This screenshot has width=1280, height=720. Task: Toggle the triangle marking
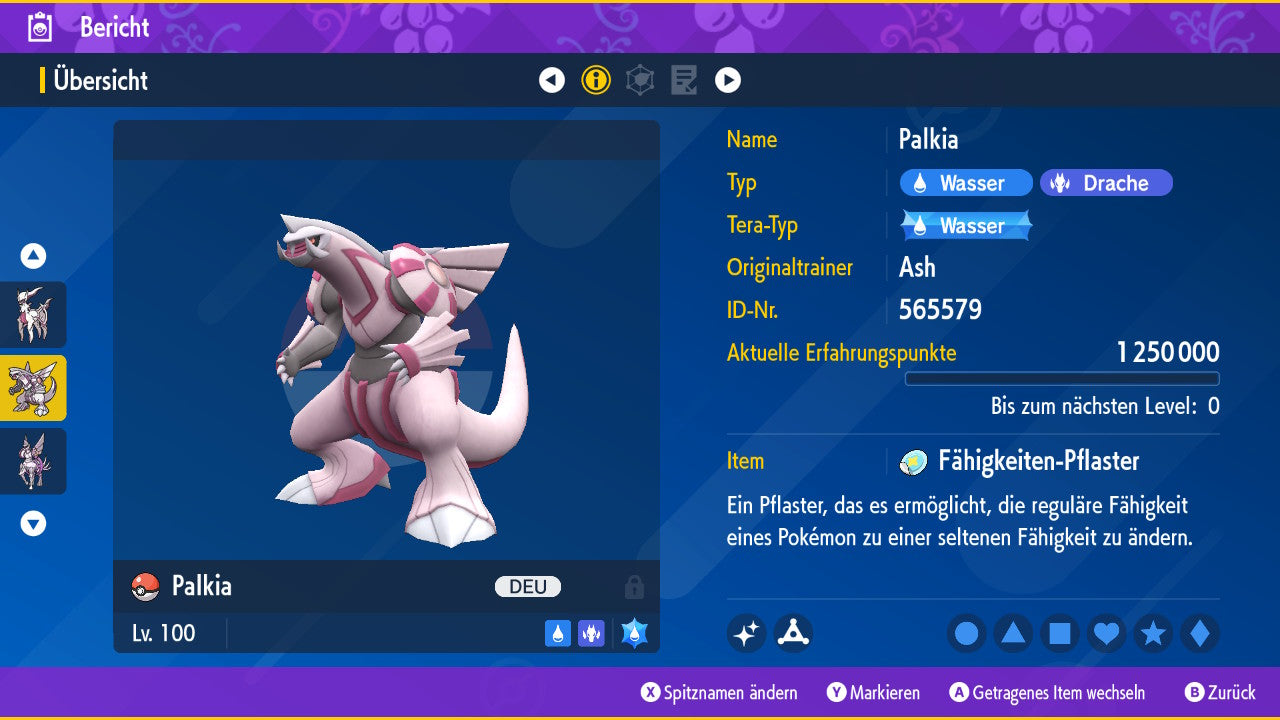pyautogui.click(x=1013, y=633)
